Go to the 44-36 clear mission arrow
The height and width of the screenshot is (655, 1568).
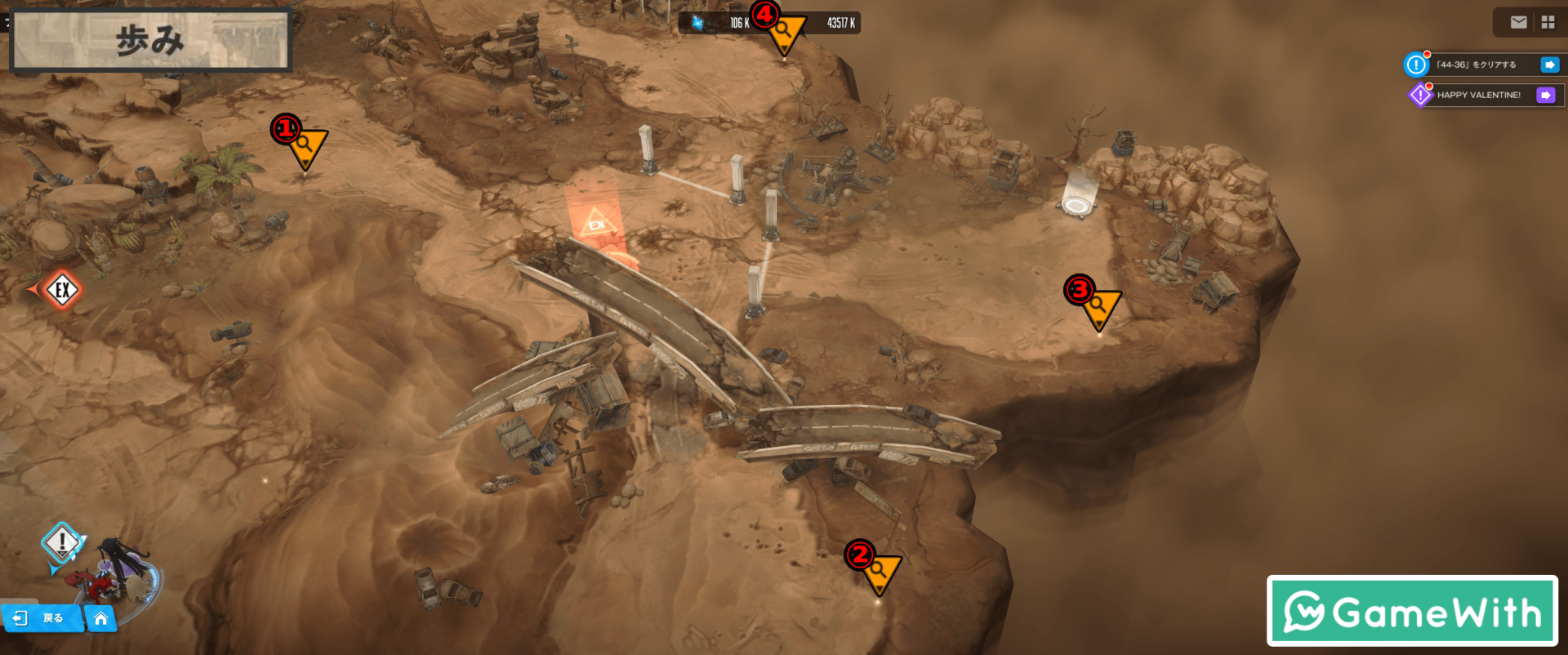[1549, 65]
